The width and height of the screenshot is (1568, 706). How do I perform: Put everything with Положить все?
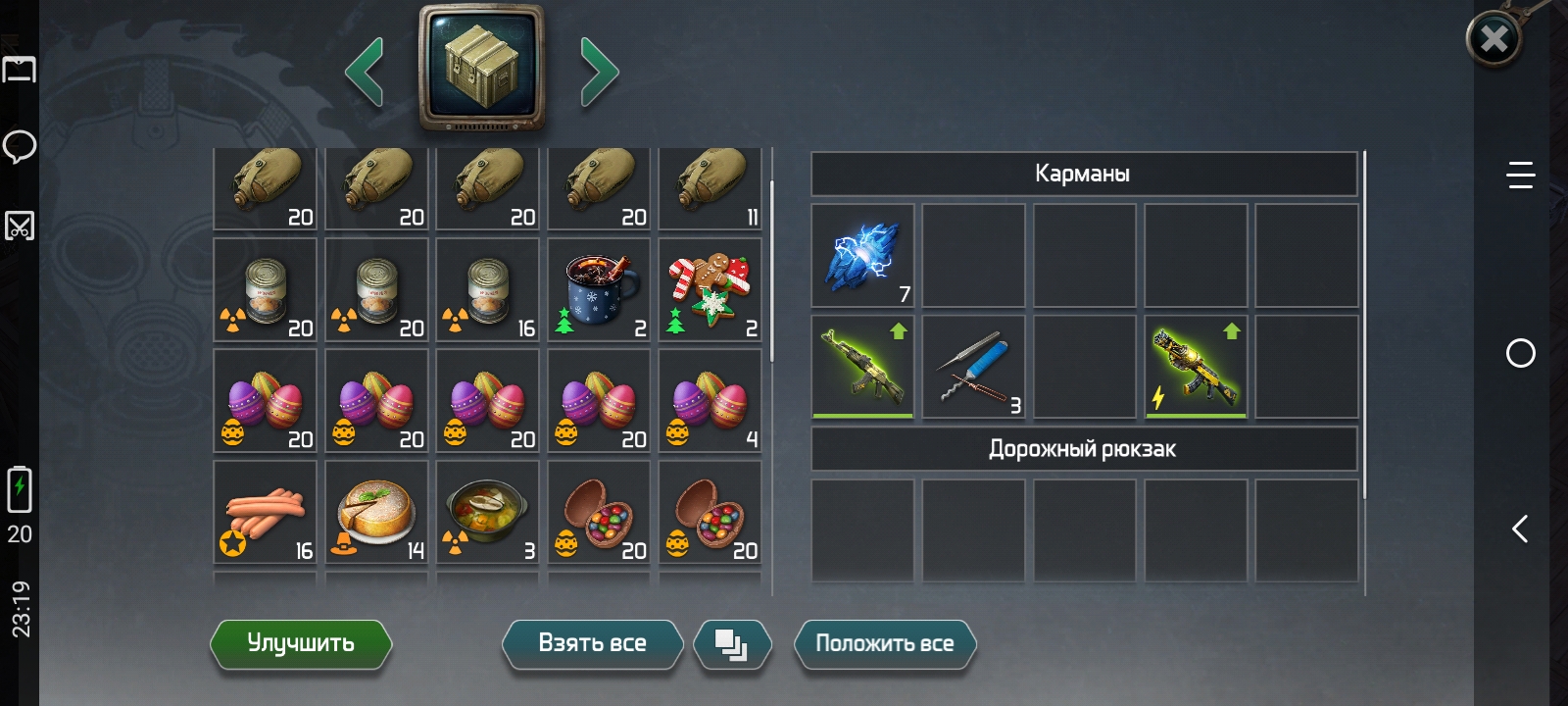click(884, 644)
